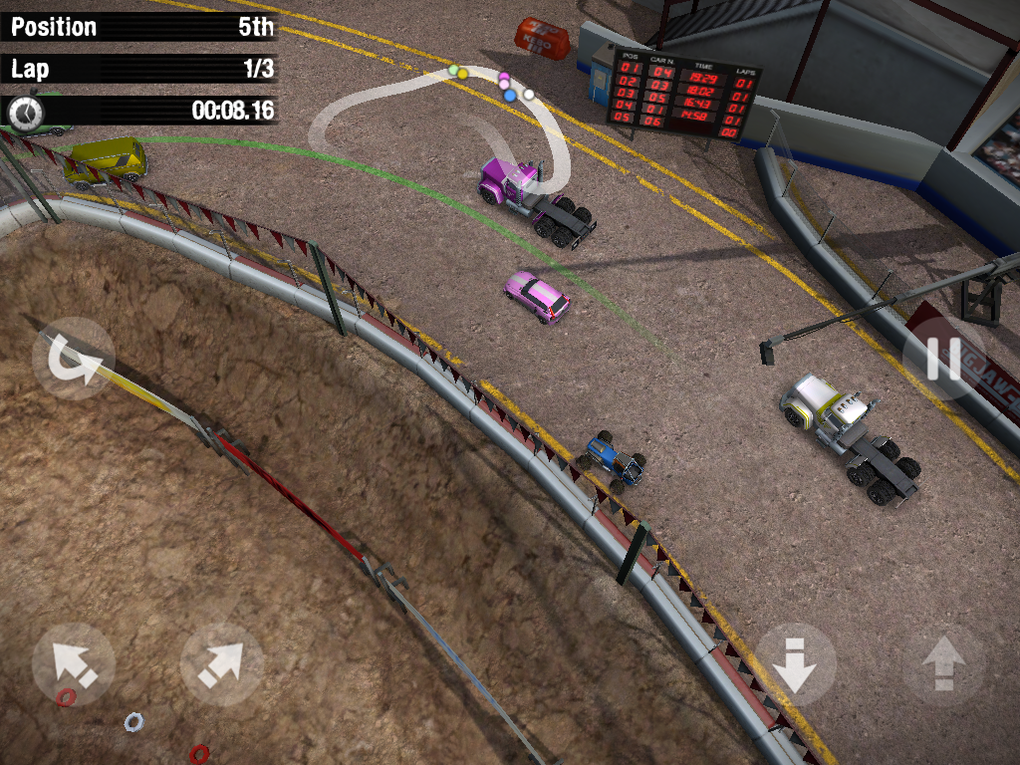Steer left with the up-left arrow button
1020x765 pixels.
pyautogui.click(x=74, y=664)
